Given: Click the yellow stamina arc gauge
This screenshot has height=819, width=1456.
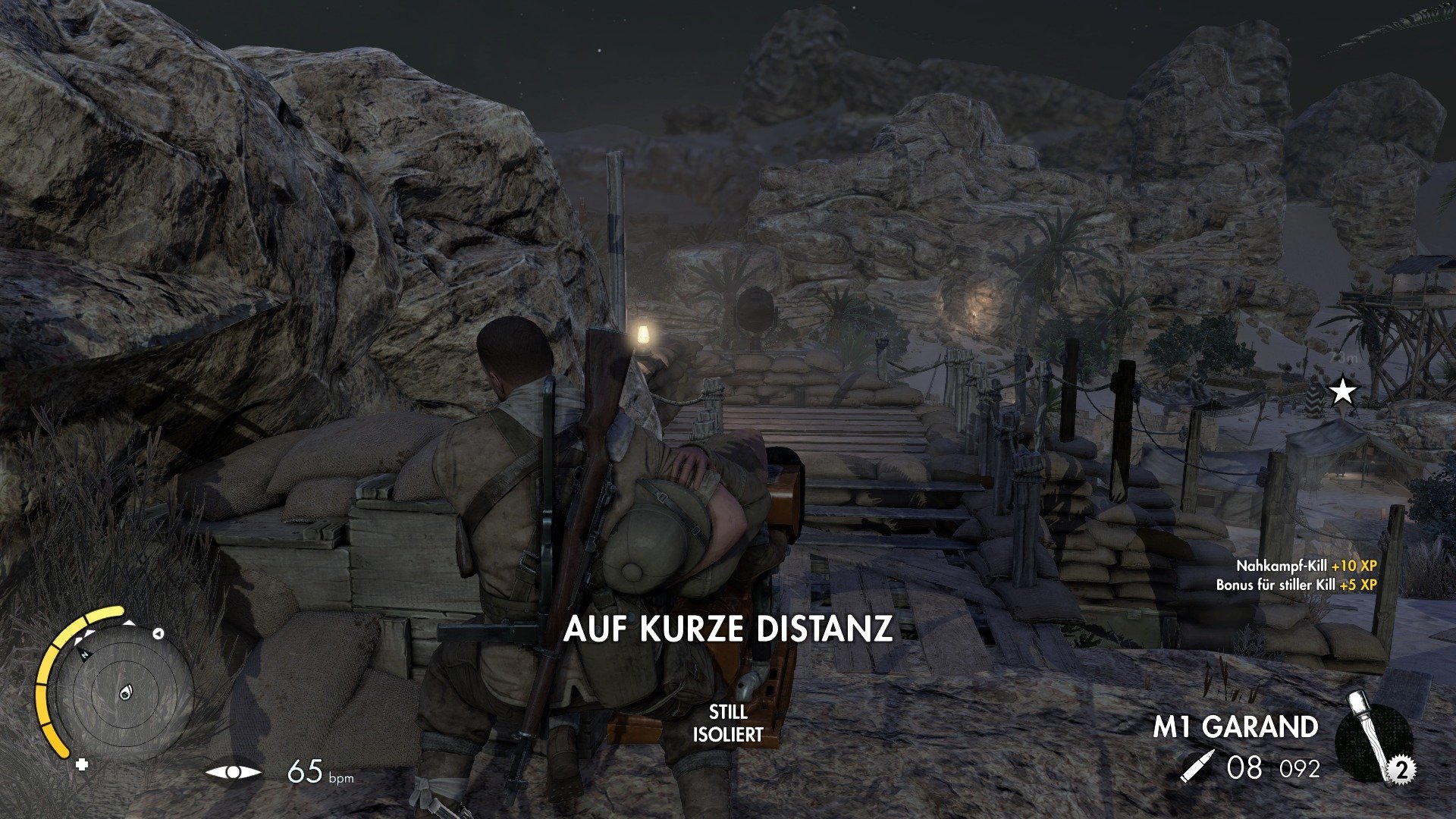Looking at the screenshot, I should (x=54, y=682).
